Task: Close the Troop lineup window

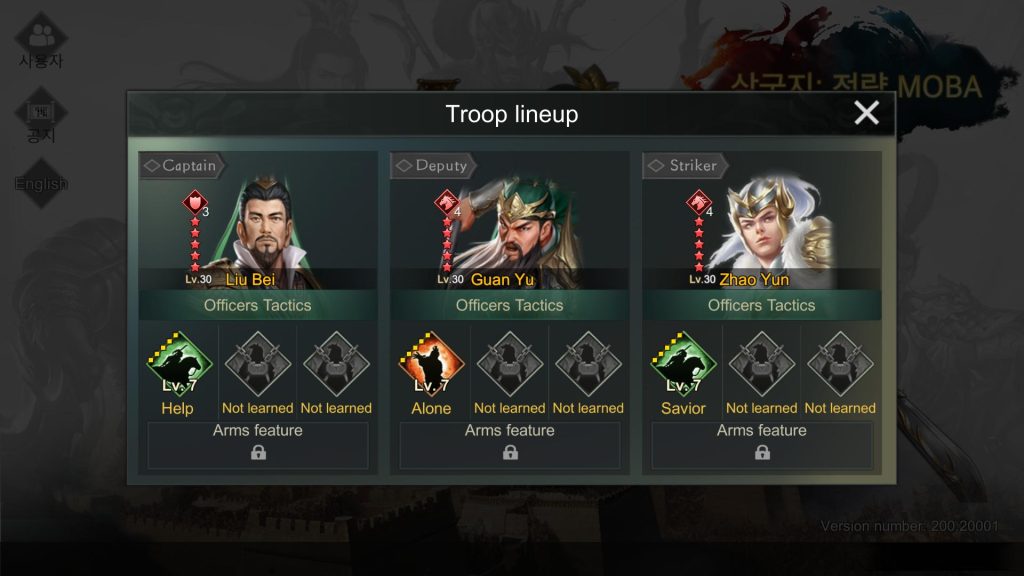Action: click(866, 113)
